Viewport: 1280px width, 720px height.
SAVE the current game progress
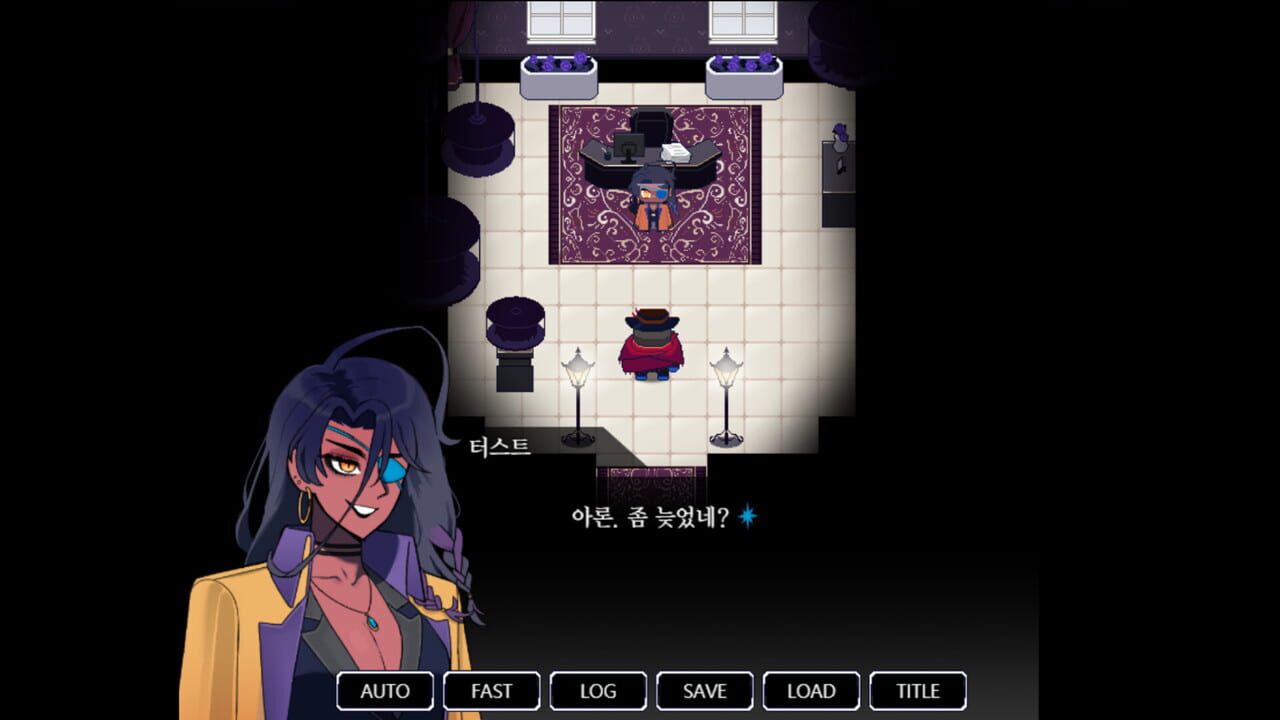click(704, 691)
